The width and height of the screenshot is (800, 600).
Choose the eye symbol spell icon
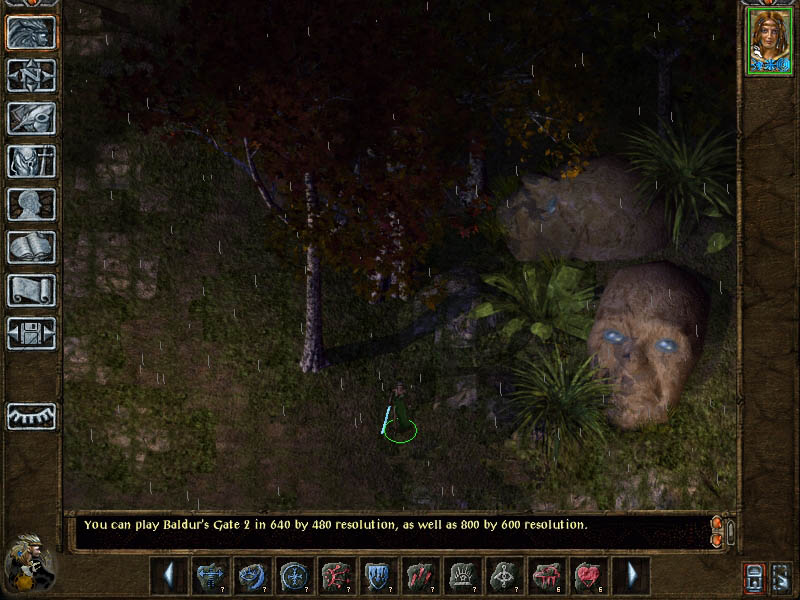505,576
